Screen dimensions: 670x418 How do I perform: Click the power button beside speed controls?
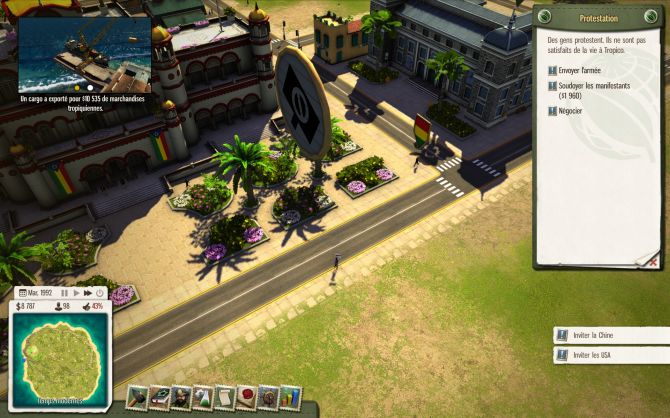(100, 293)
